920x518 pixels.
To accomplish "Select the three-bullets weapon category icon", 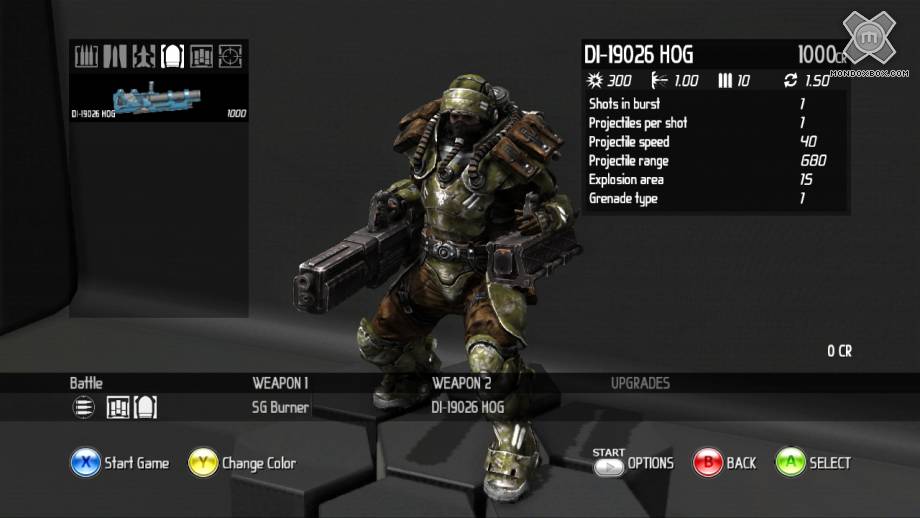I will pos(87,56).
